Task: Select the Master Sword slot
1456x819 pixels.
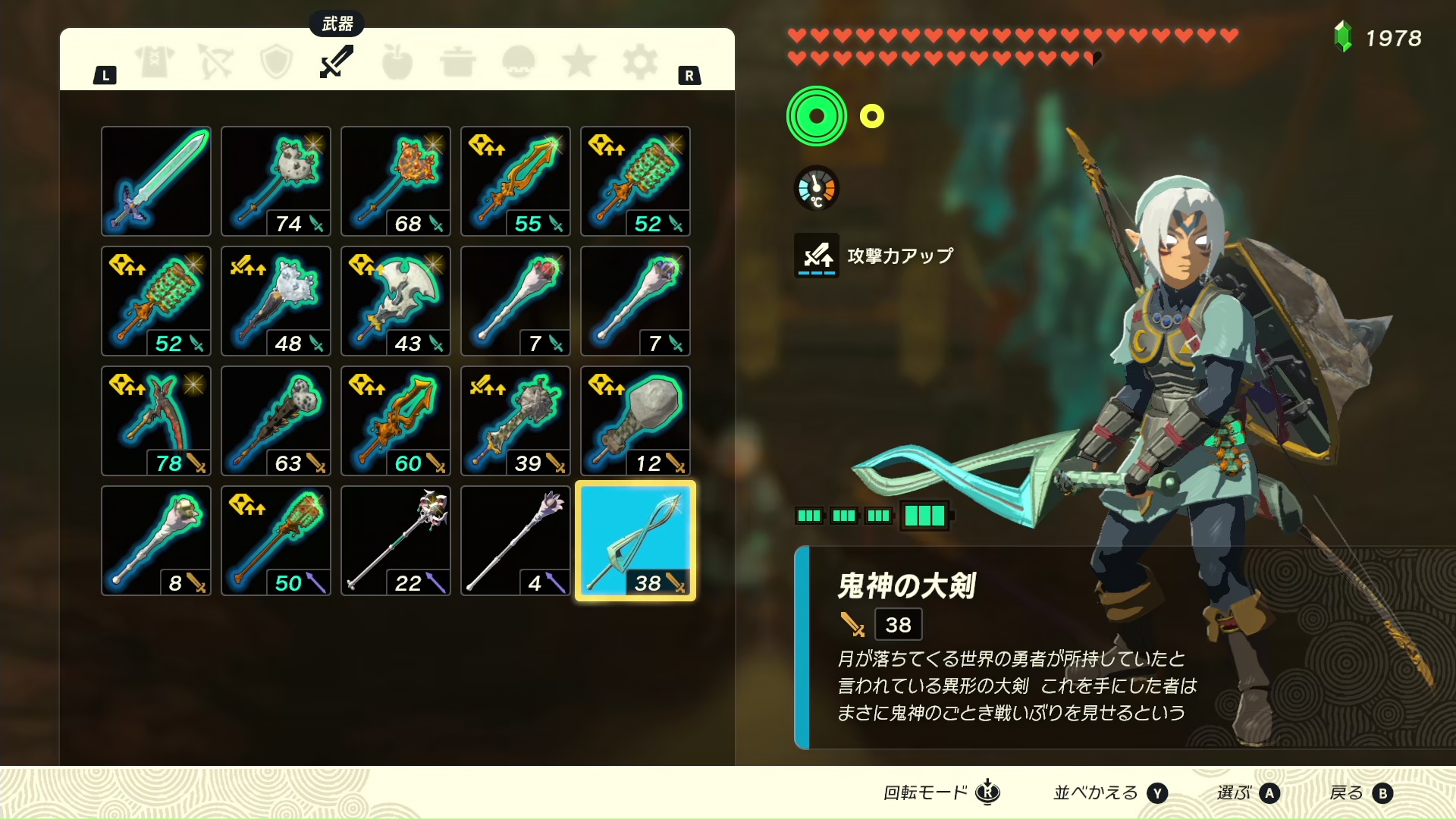Action: (x=156, y=181)
